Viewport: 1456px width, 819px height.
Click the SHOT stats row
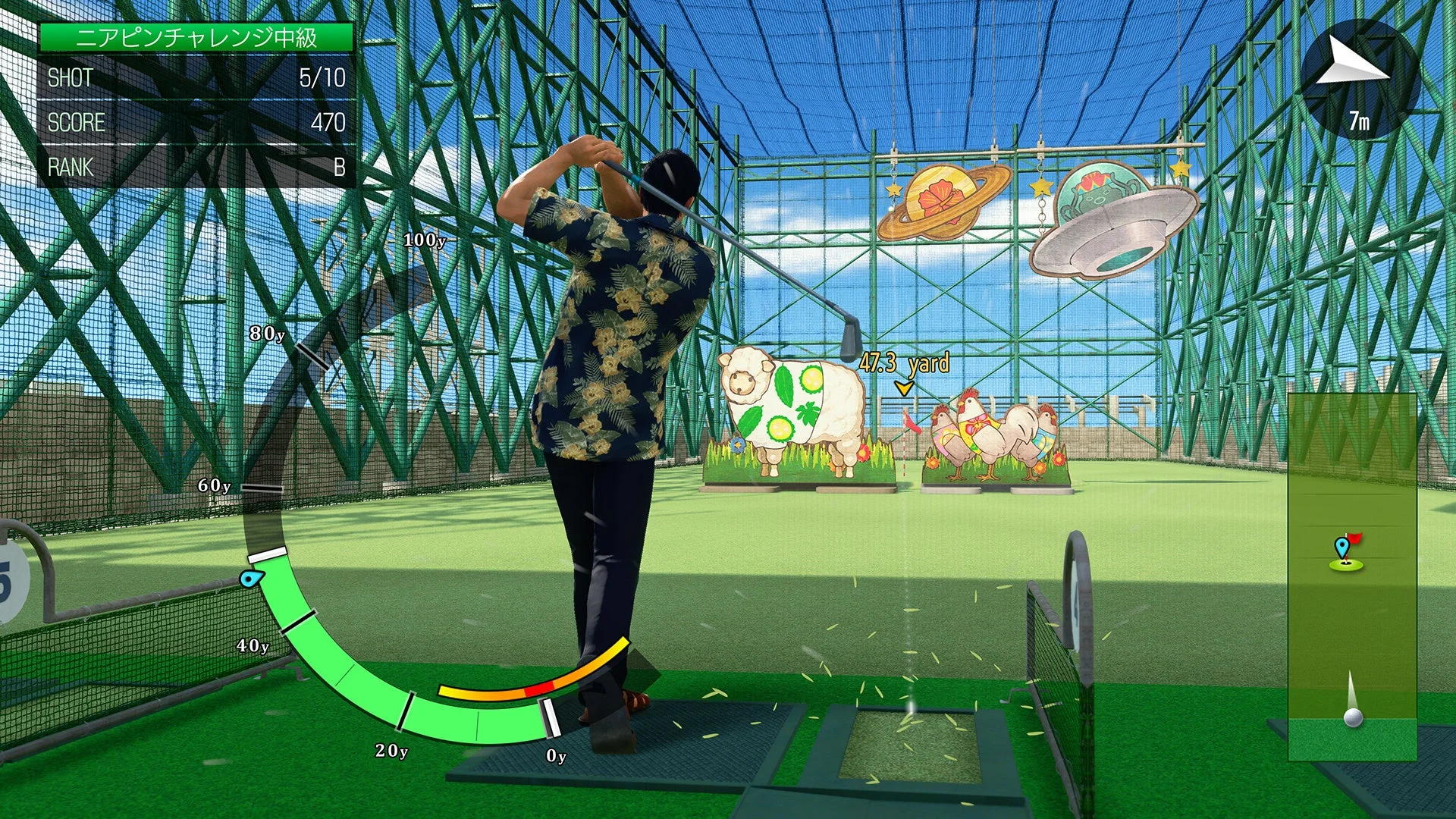coord(68,77)
